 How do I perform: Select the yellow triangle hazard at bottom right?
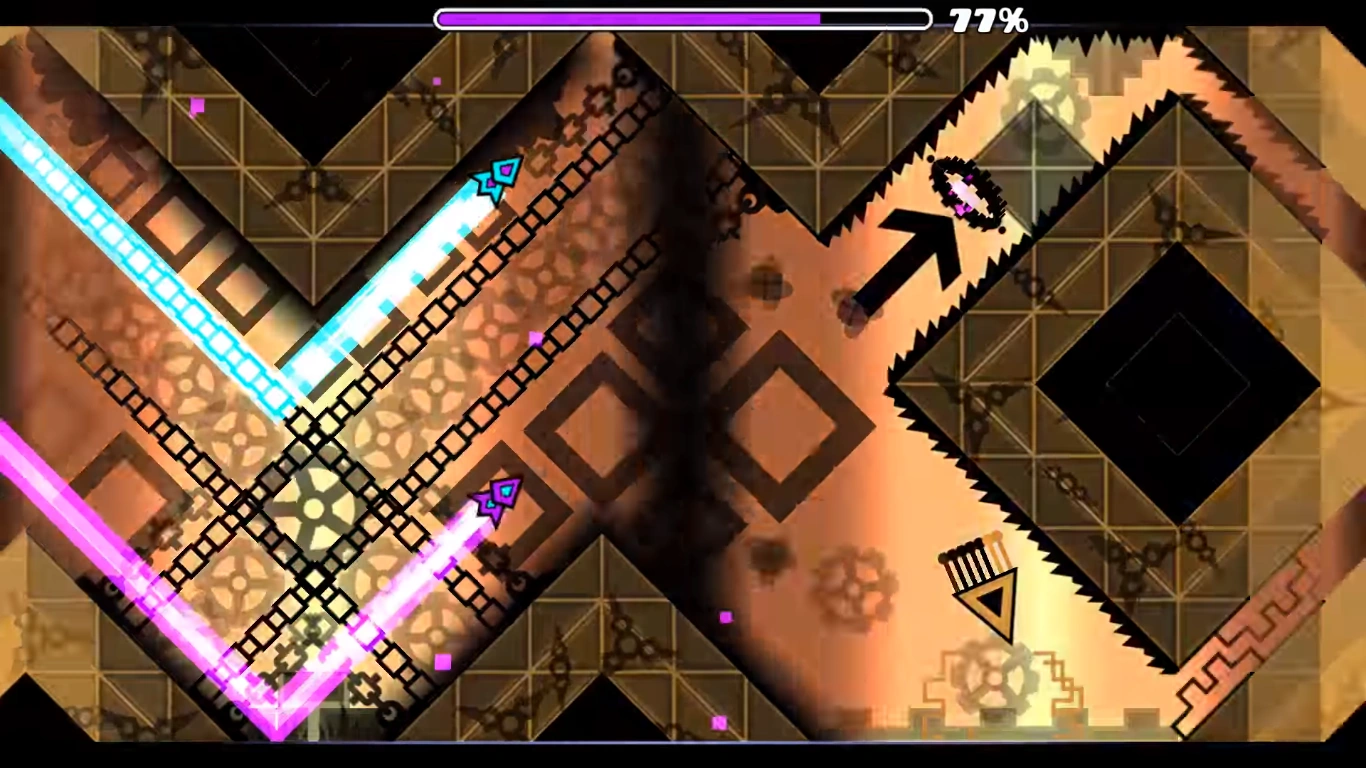coord(985,598)
